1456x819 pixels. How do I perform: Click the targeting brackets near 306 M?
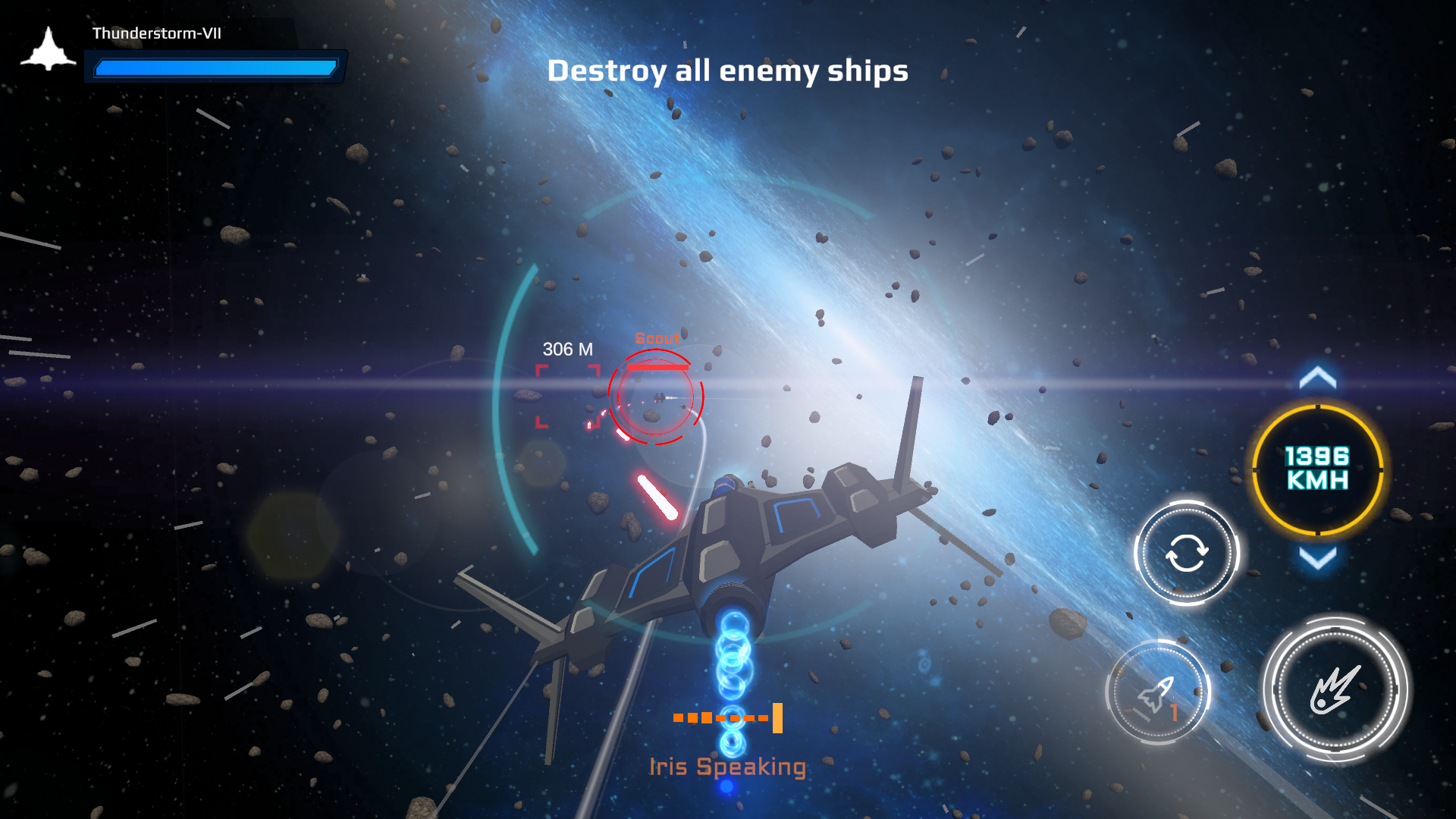567,397
